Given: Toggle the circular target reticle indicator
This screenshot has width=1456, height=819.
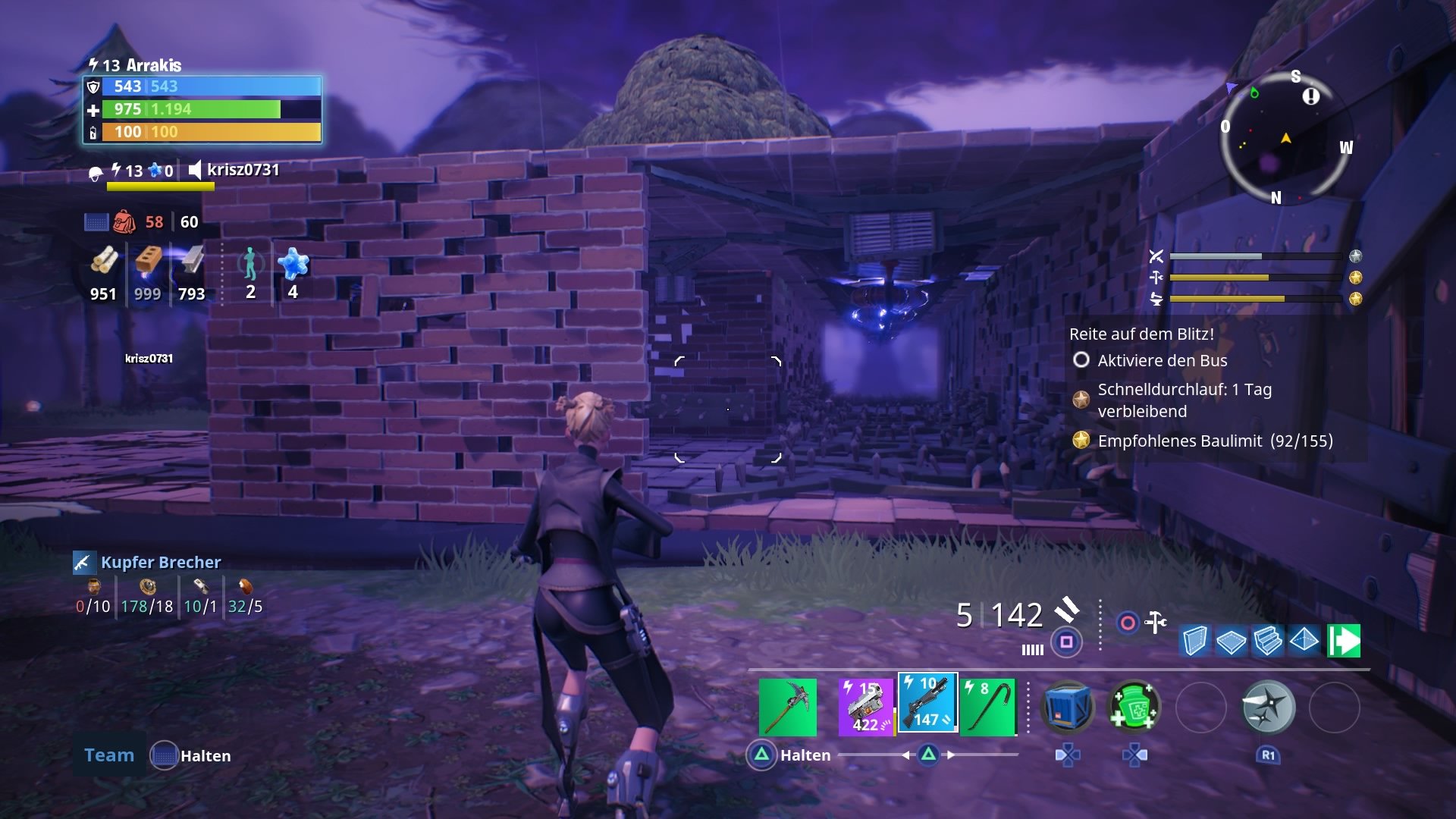Looking at the screenshot, I should coord(1126,622).
